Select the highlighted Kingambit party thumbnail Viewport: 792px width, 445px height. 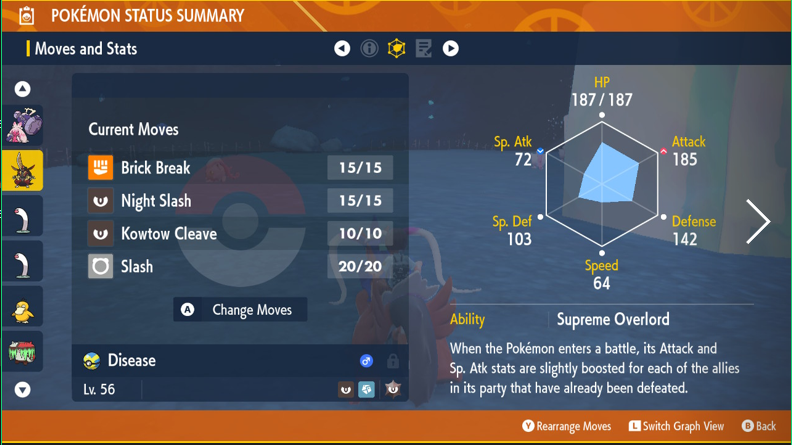click(x=22, y=172)
